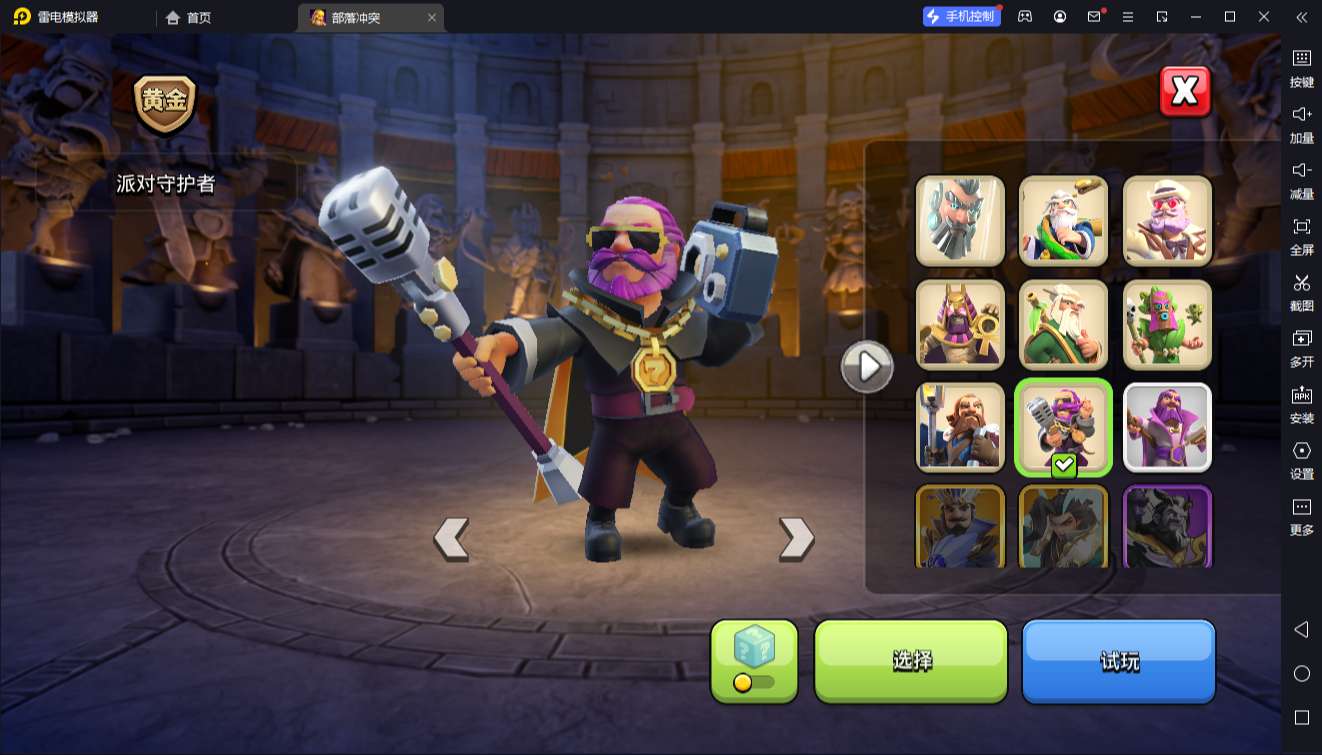Click the green 选择 select button
This screenshot has width=1322, height=755.
911,660
